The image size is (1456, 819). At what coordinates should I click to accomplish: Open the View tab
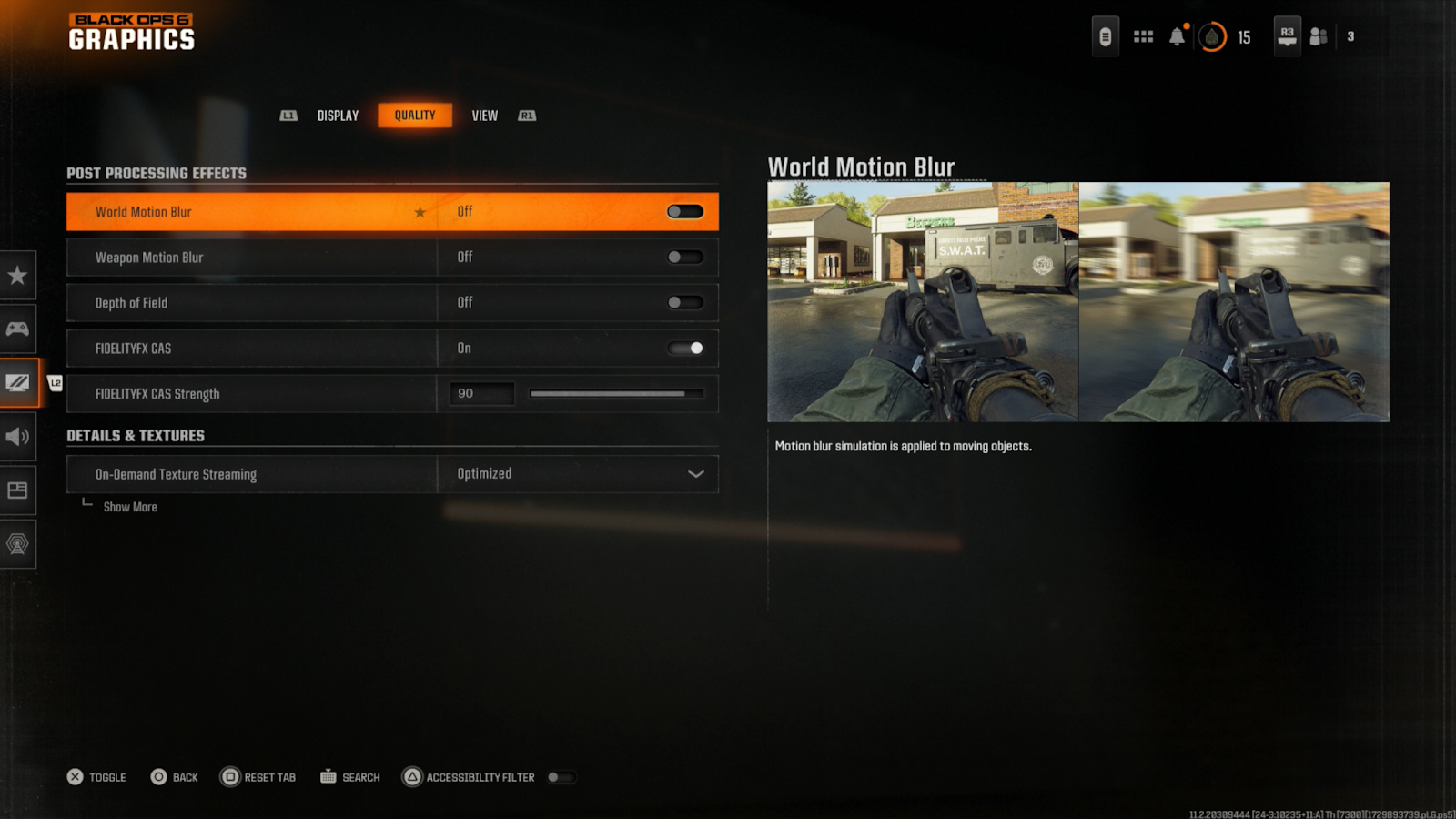pos(484,116)
